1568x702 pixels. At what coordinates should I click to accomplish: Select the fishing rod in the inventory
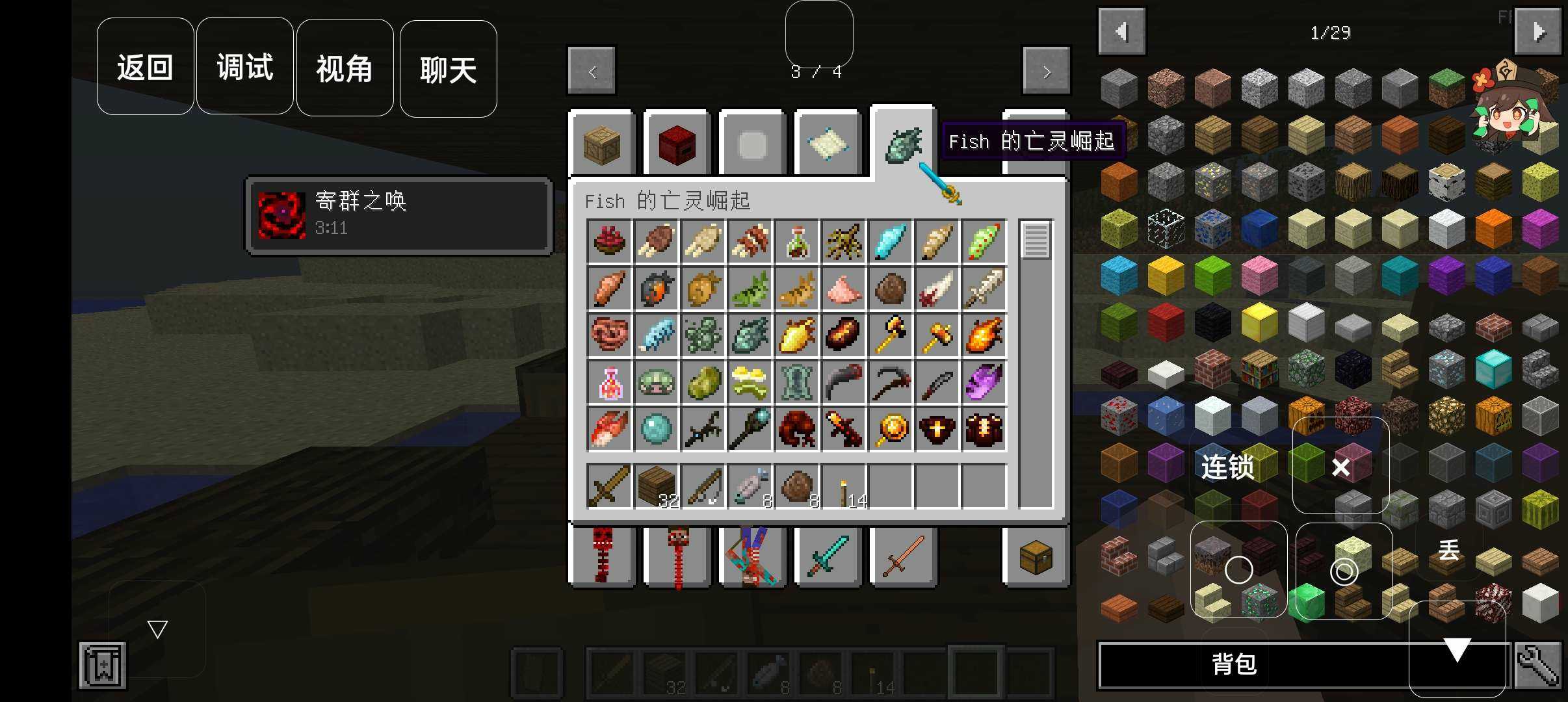click(x=703, y=486)
